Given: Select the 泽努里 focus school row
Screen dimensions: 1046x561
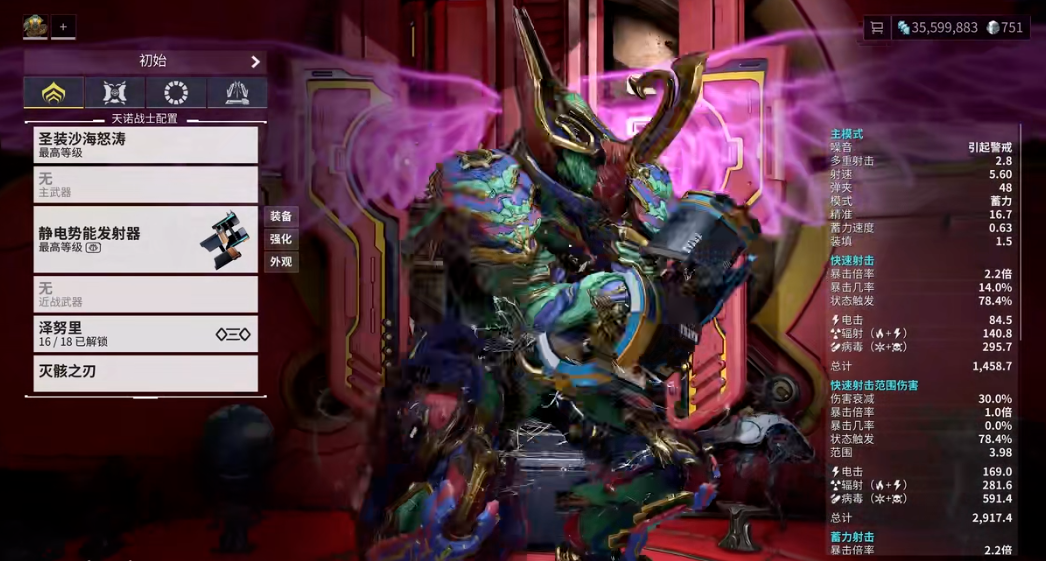Looking at the screenshot, I should (146, 334).
